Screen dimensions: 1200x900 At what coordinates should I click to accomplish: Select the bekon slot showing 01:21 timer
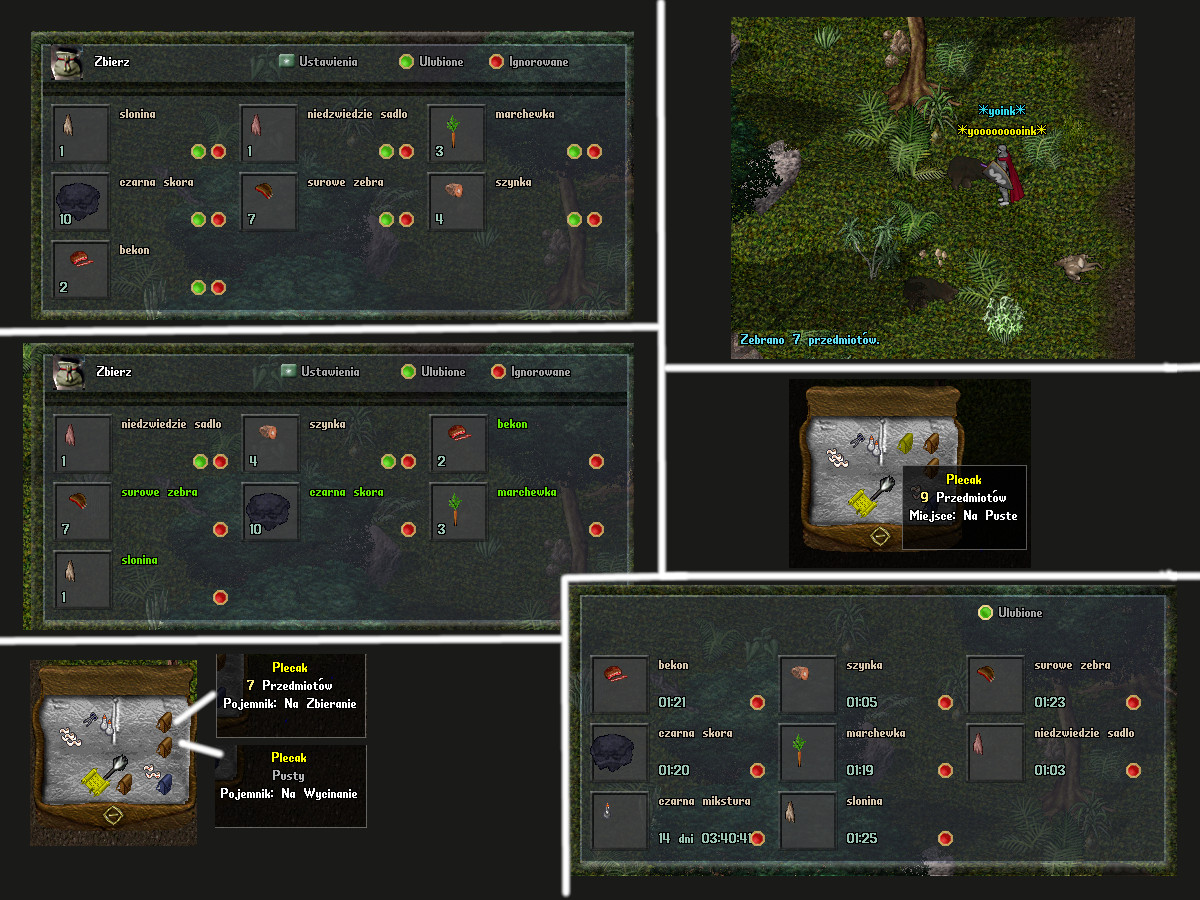pyautogui.click(x=619, y=685)
